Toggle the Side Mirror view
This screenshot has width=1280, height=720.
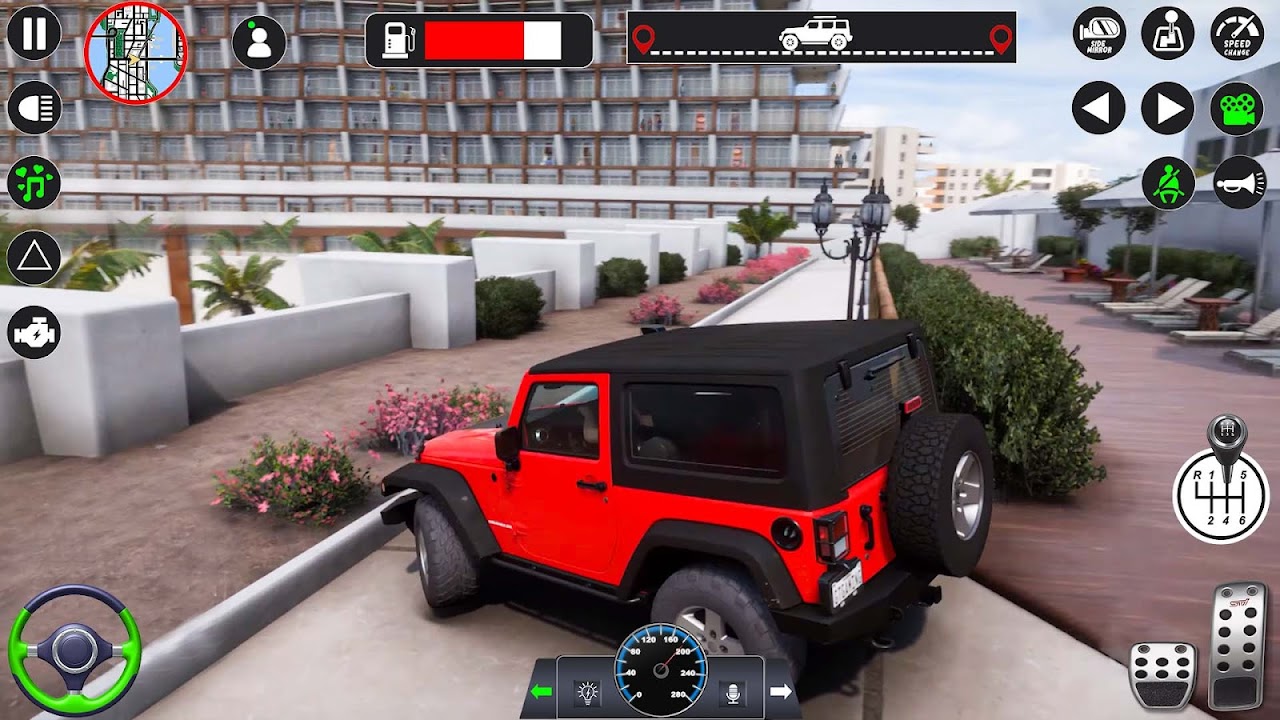(1099, 33)
